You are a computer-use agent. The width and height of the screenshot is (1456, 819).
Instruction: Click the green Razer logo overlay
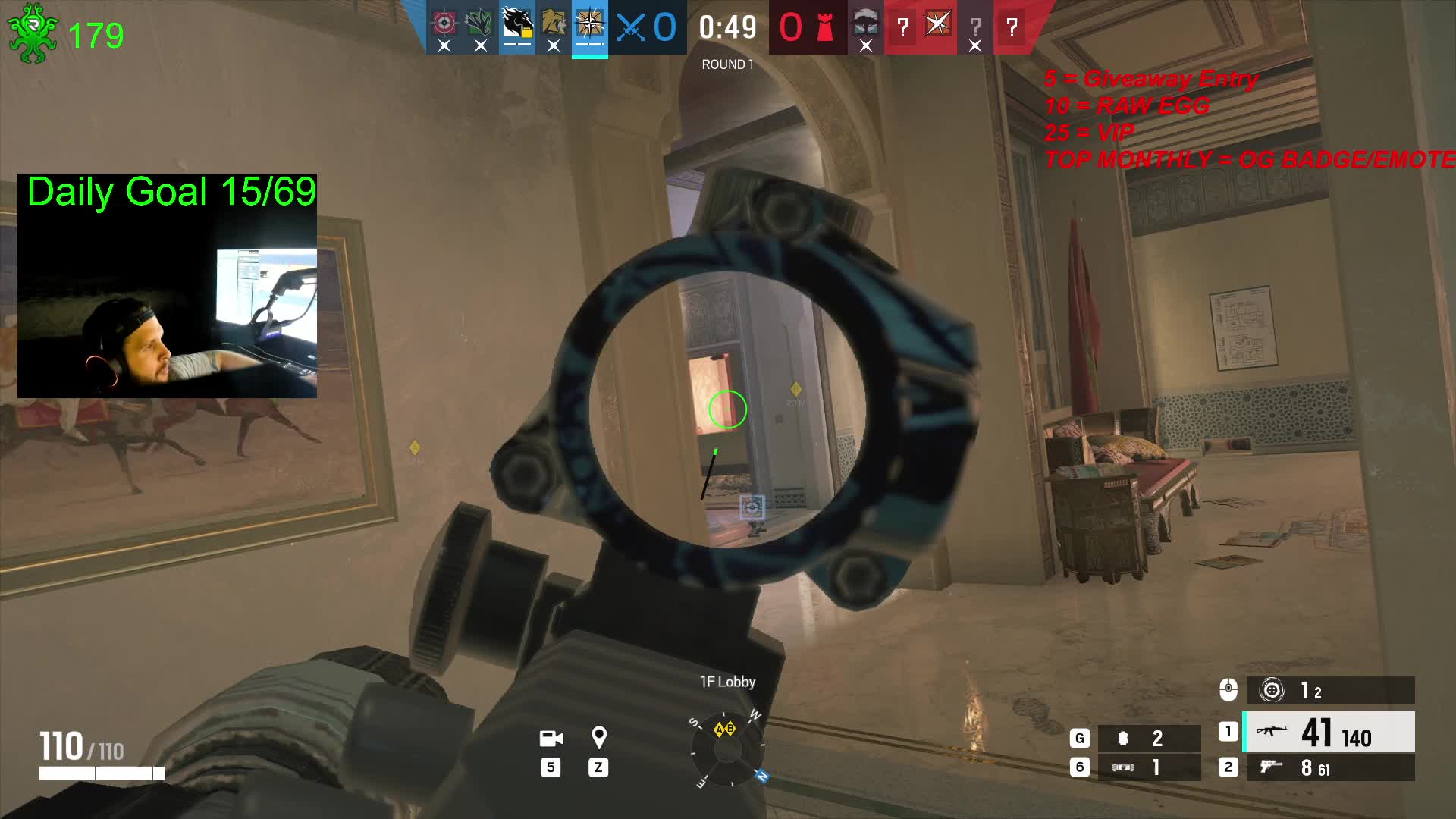tap(32, 33)
